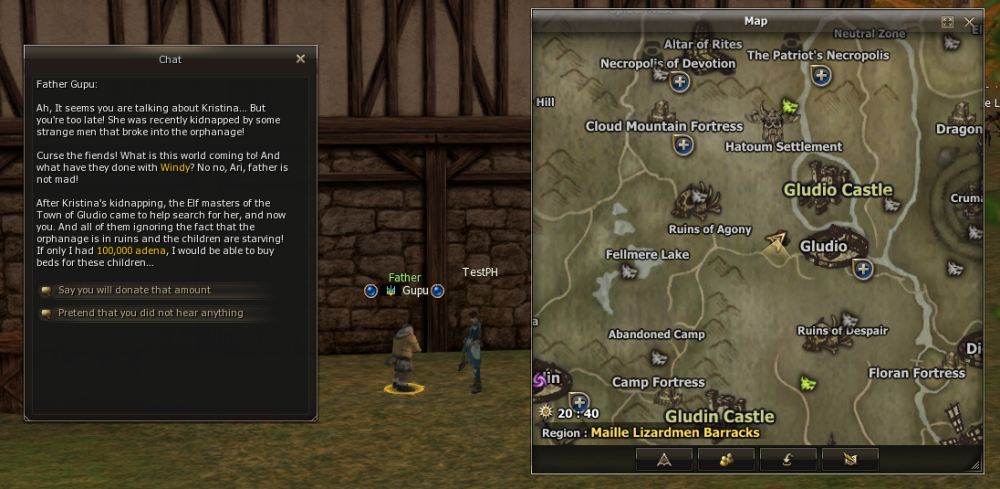Close the Map window
The height and width of the screenshot is (489, 1000).
click(969, 21)
